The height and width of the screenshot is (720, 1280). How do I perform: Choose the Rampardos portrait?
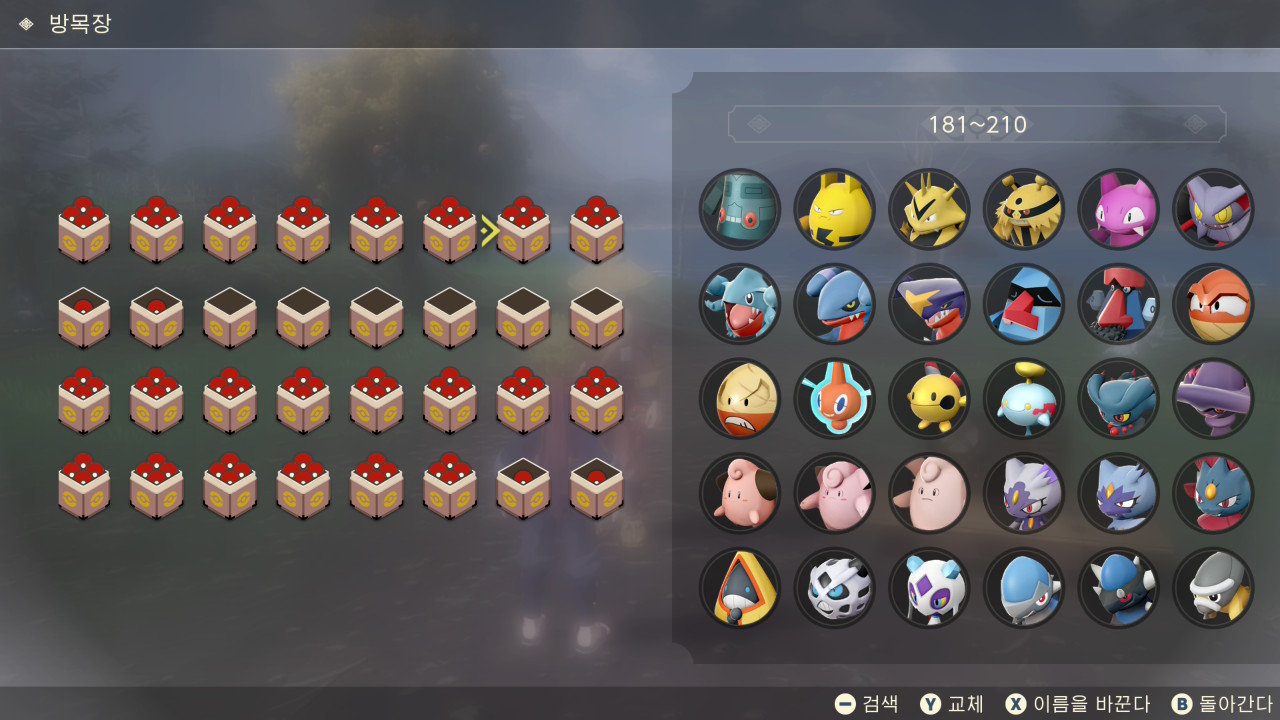1118,588
